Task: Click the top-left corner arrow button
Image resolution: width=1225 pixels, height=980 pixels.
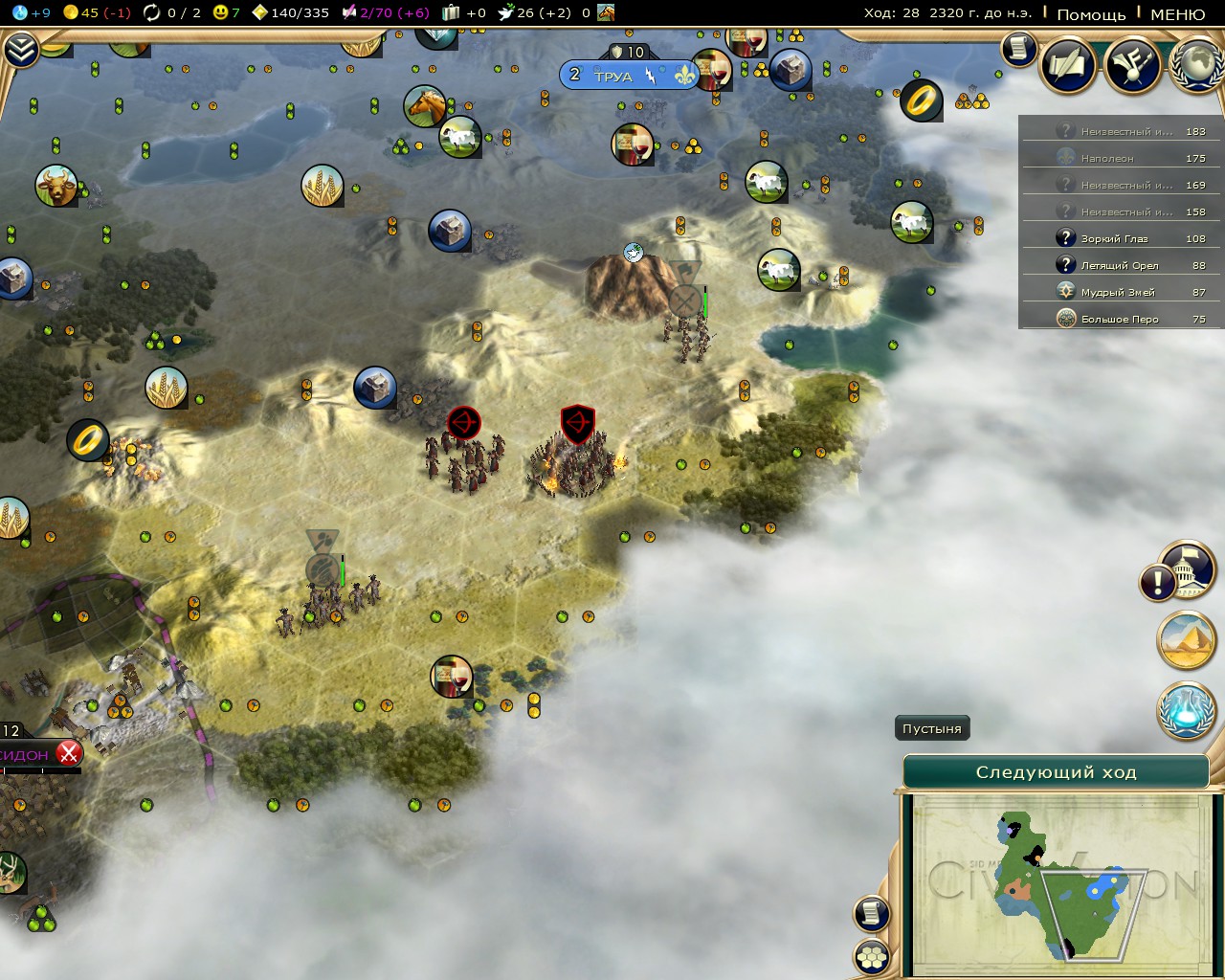Action: pyautogui.click(x=20, y=50)
